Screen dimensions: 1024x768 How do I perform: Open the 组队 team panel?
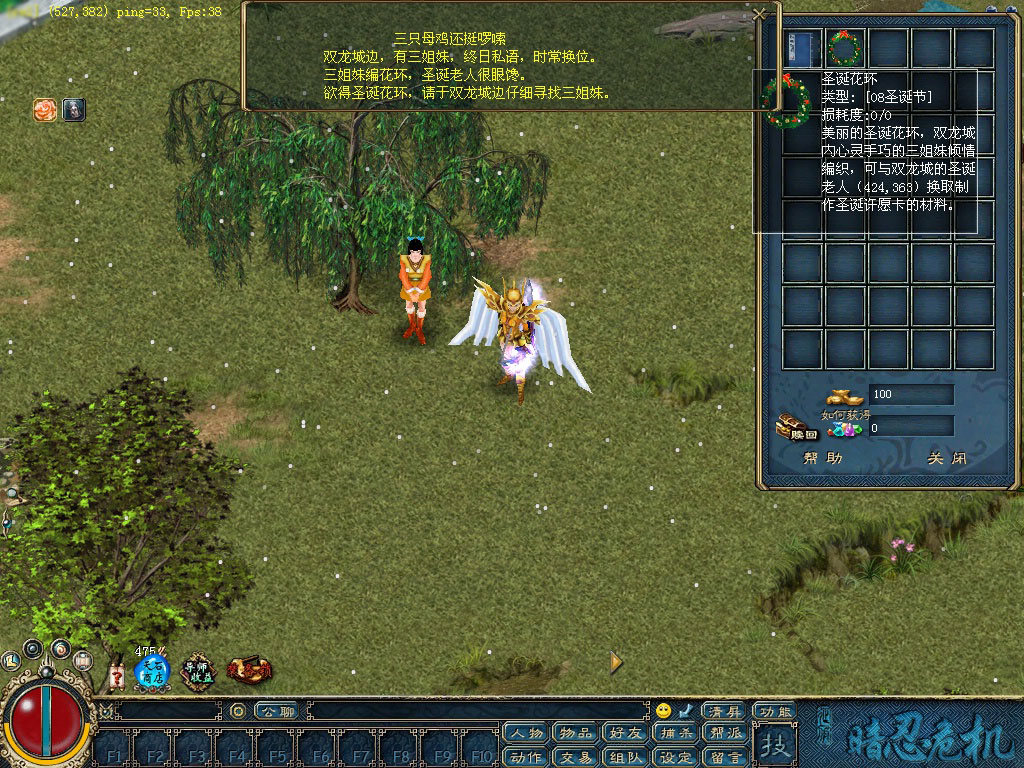(625, 757)
